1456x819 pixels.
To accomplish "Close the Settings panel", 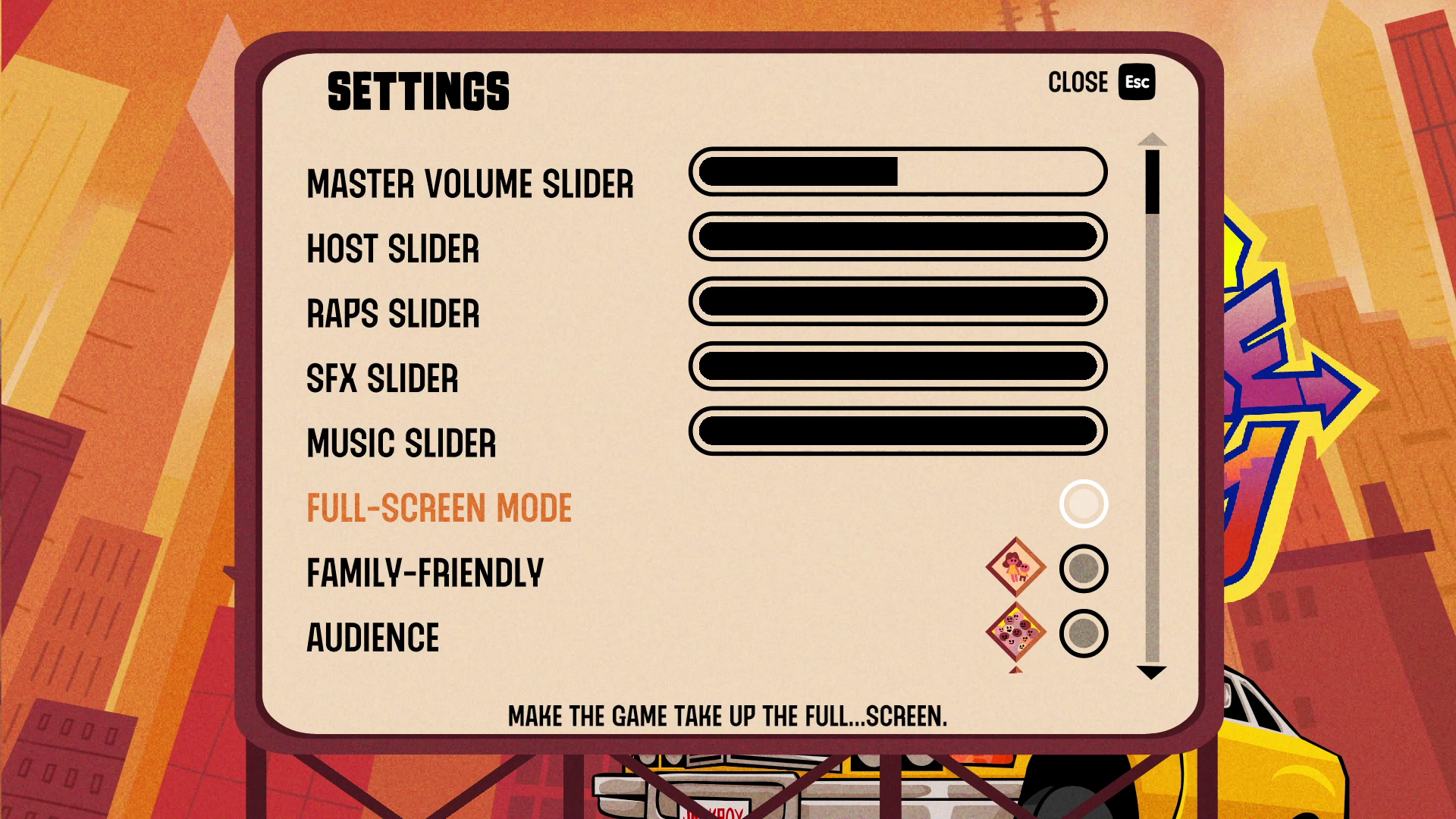I will (1100, 82).
